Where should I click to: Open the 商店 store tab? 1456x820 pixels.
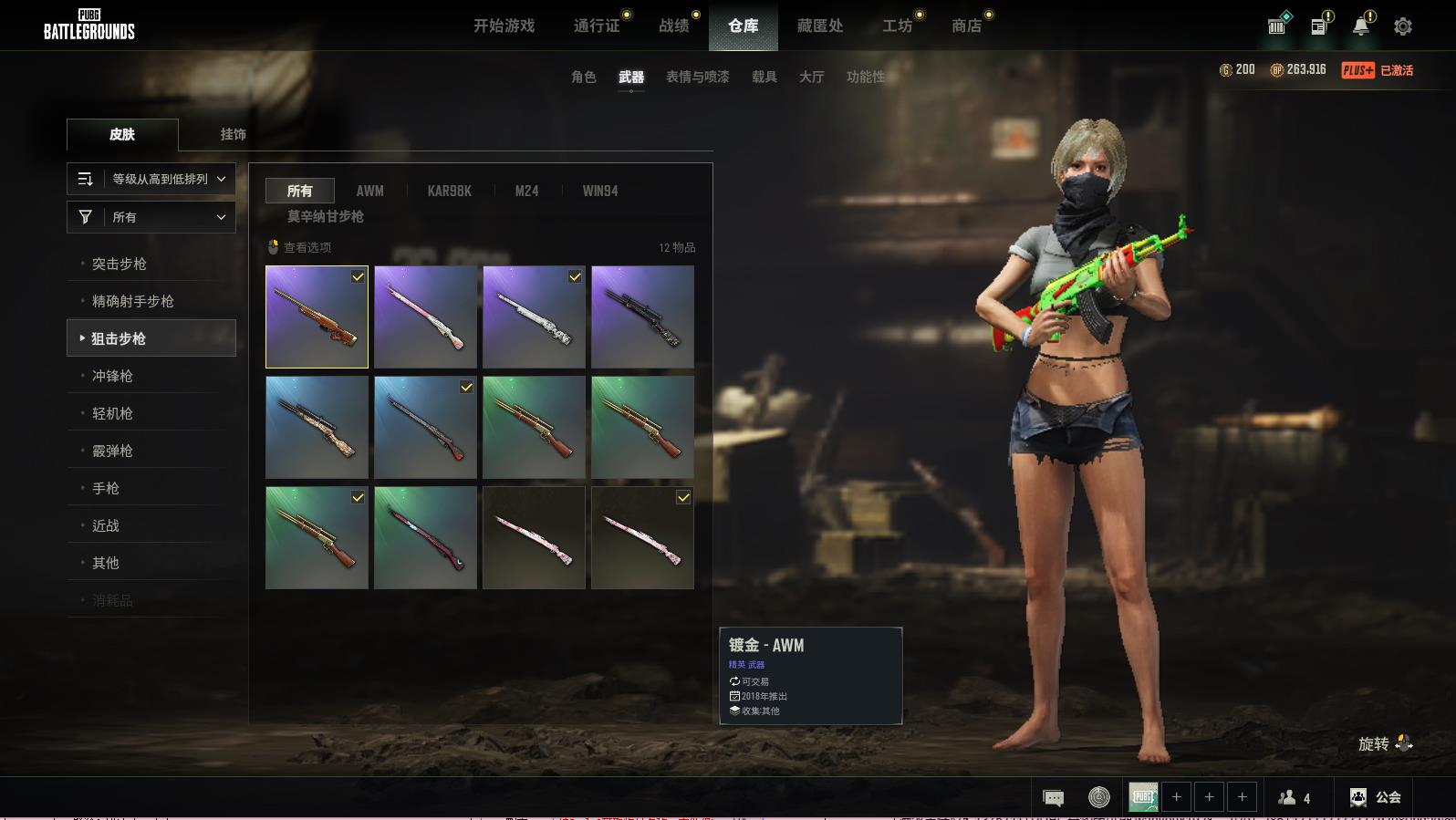click(966, 26)
